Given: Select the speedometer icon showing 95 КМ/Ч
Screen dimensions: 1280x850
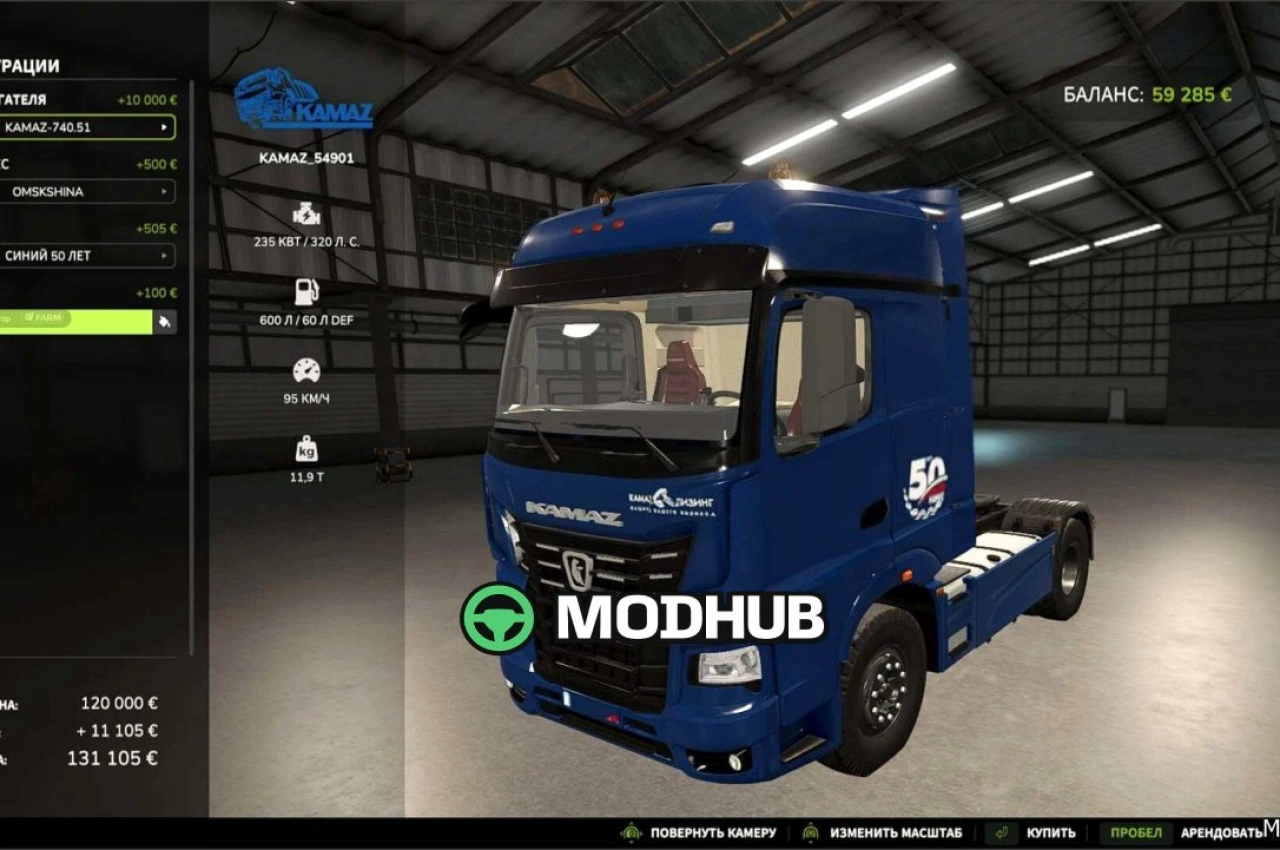Looking at the screenshot, I should pos(306,368).
